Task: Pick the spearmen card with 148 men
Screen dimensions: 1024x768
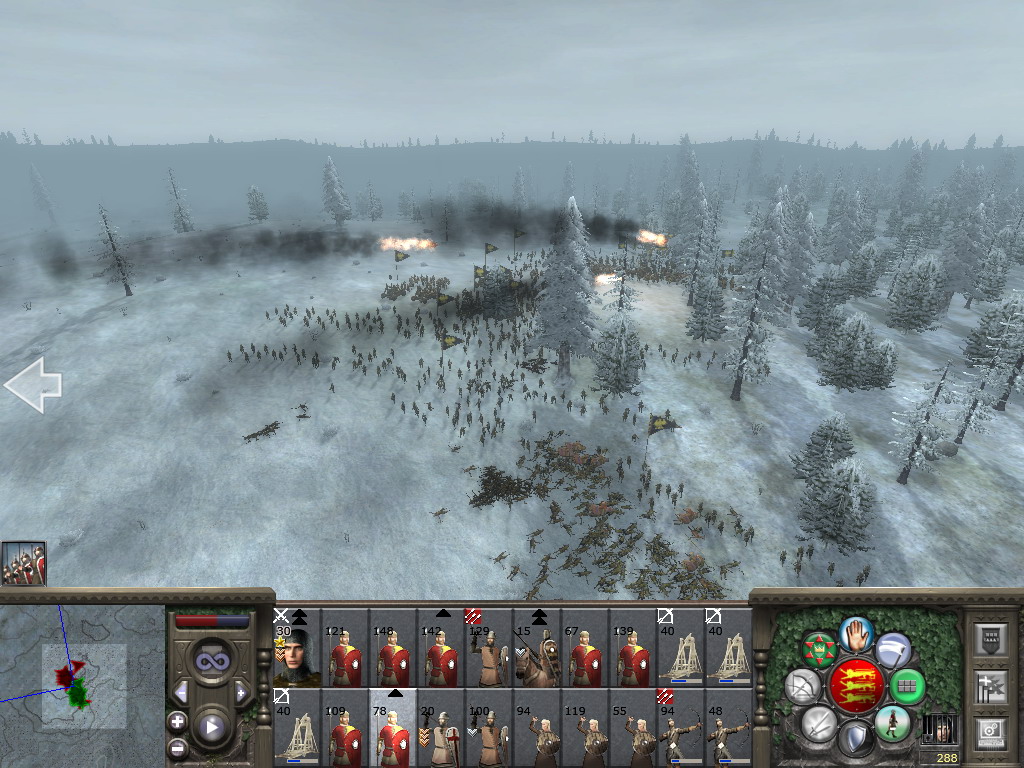Action: pos(393,648)
